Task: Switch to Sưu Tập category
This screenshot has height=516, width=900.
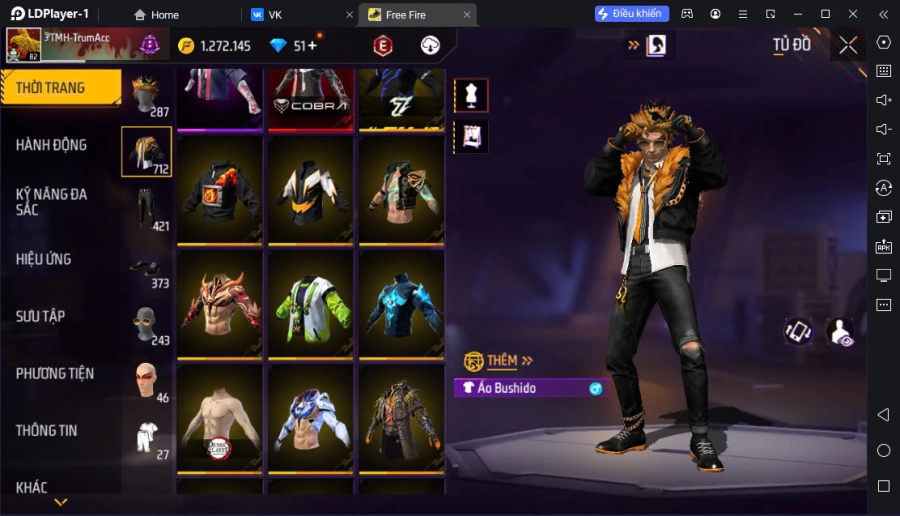Action: pyautogui.click(x=40, y=316)
